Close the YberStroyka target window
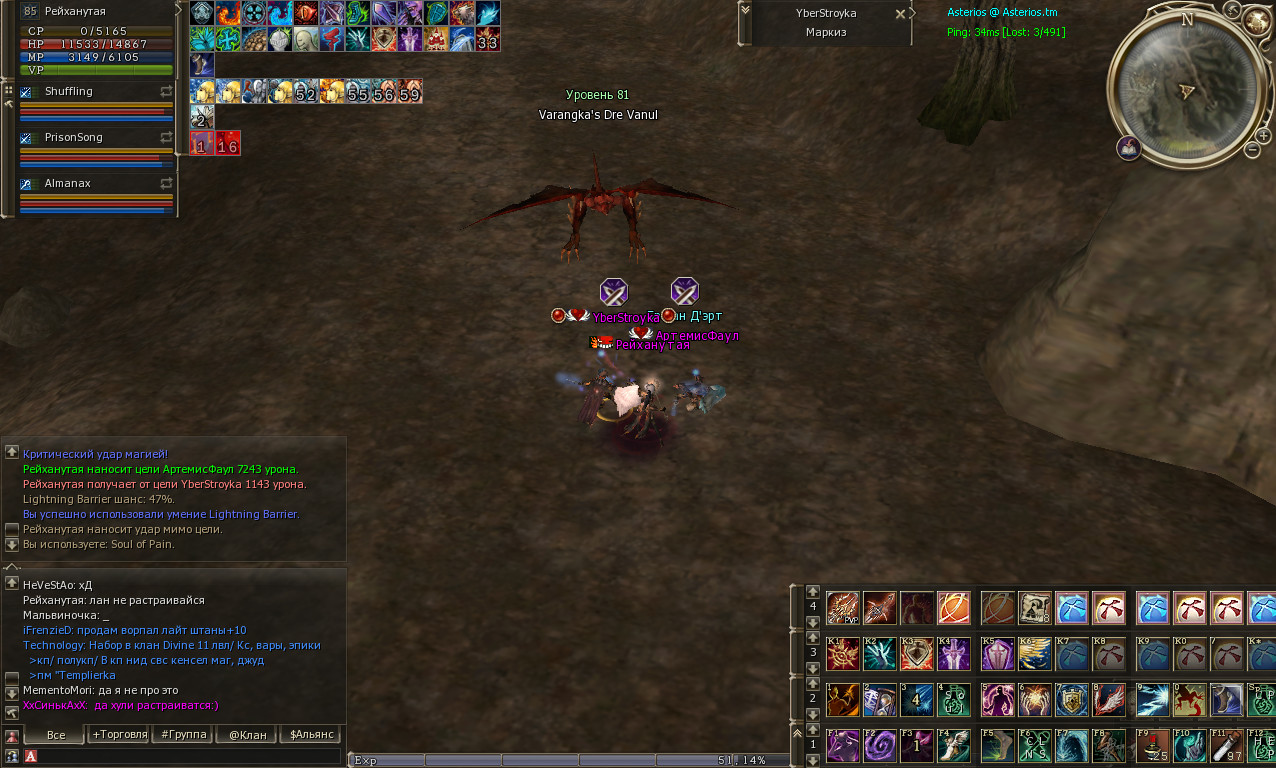The width and height of the screenshot is (1276, 768). tap(900, 14)
